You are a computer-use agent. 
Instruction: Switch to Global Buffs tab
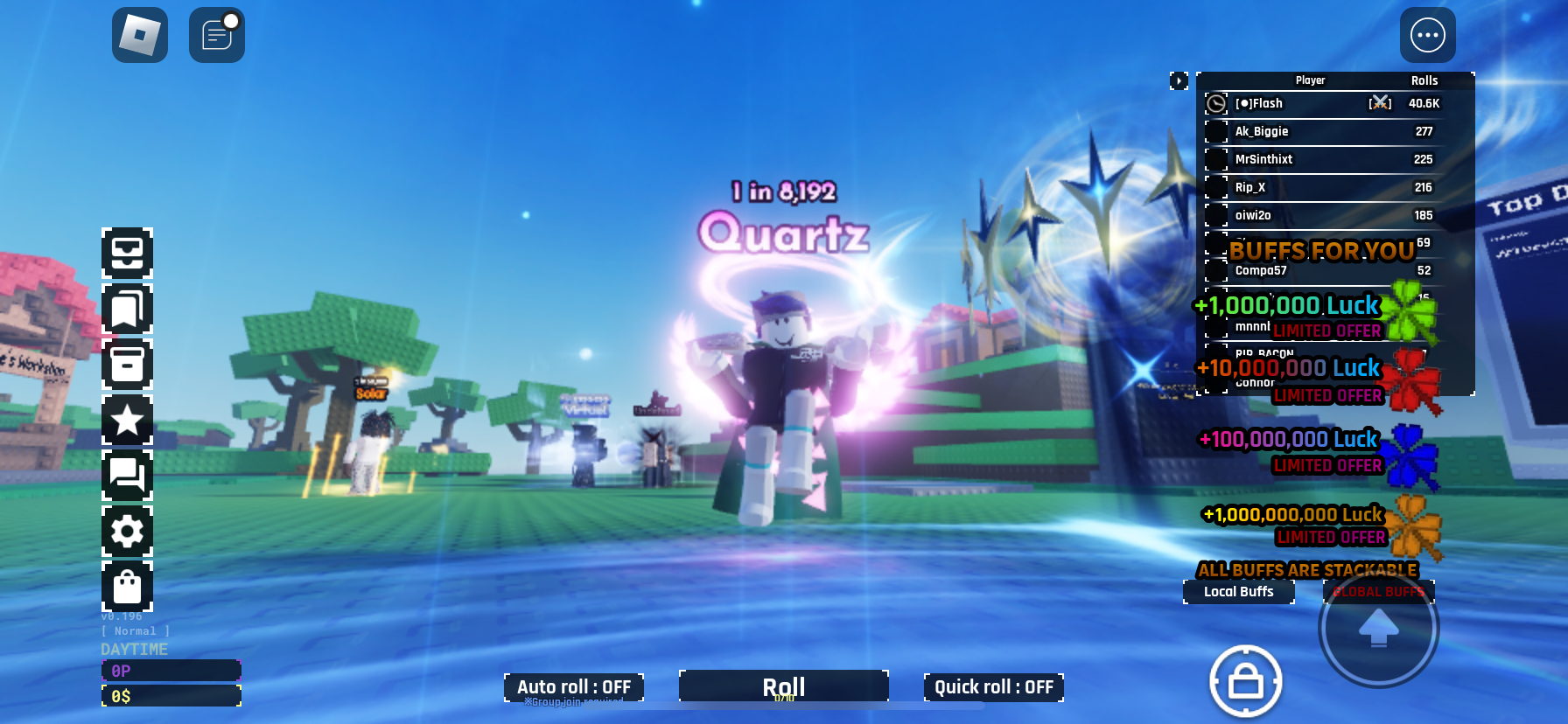[x=1378, y=592]
